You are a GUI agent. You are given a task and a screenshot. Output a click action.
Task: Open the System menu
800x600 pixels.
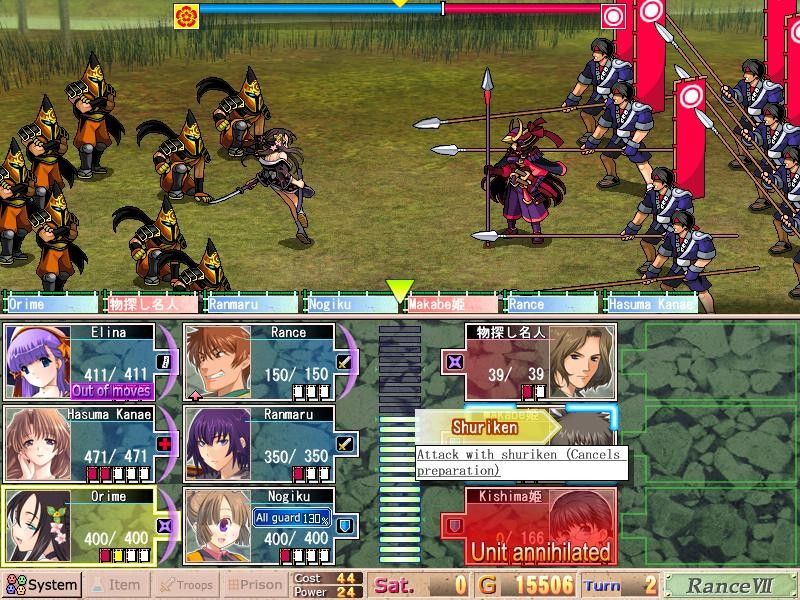click(42, 585)
